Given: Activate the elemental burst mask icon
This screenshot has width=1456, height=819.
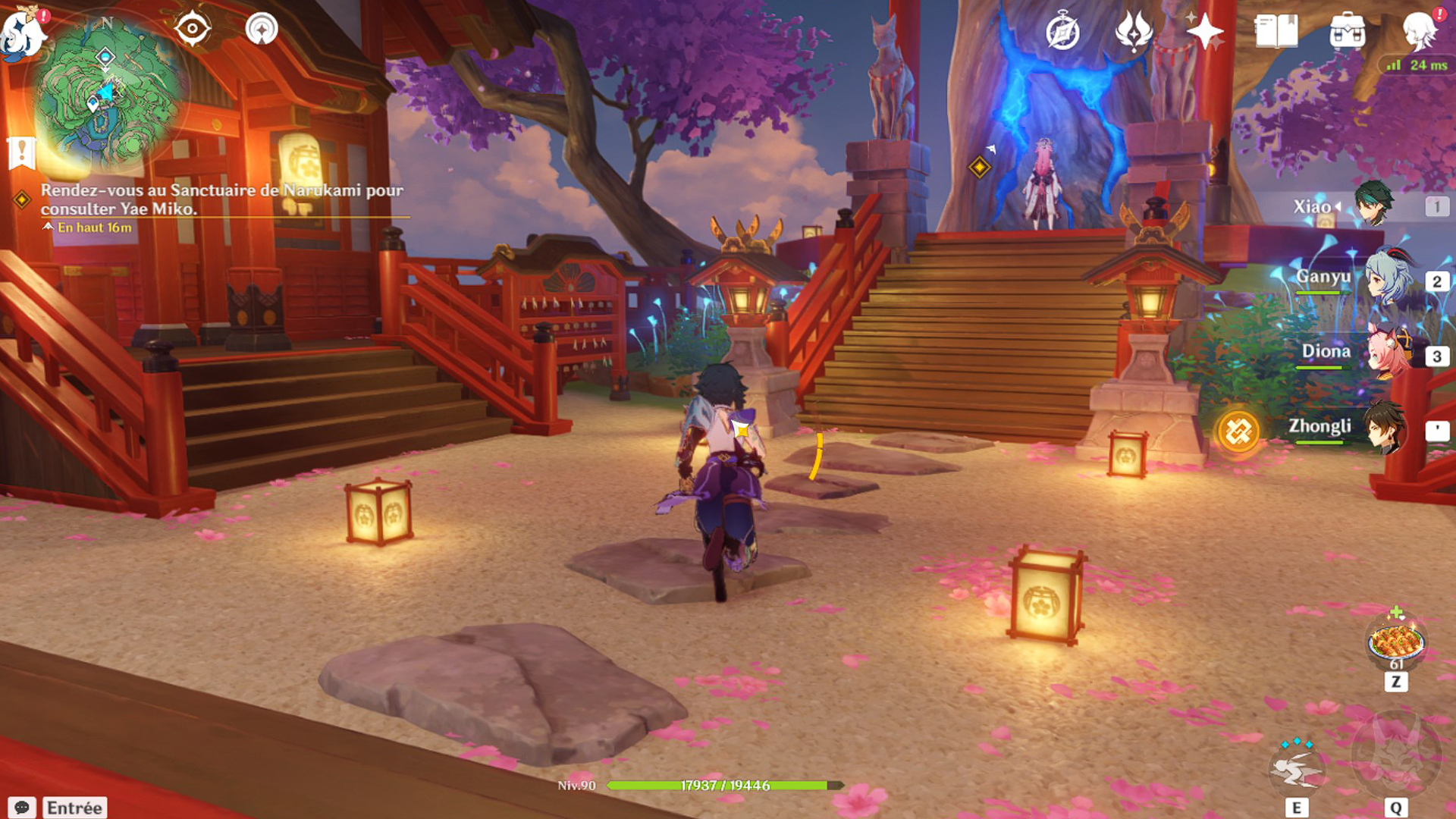Looking at the screenshot, I should (x=1396, y=755).
